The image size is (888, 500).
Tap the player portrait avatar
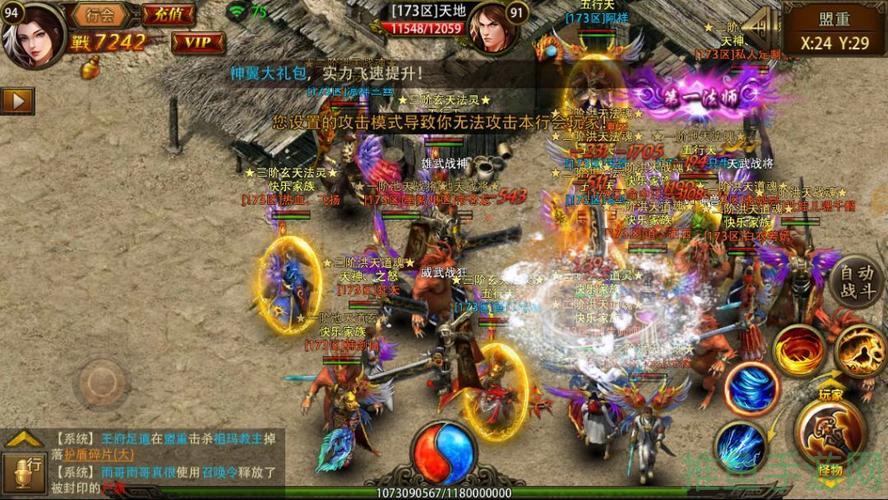pyautogui.click(x=33, y=32)
